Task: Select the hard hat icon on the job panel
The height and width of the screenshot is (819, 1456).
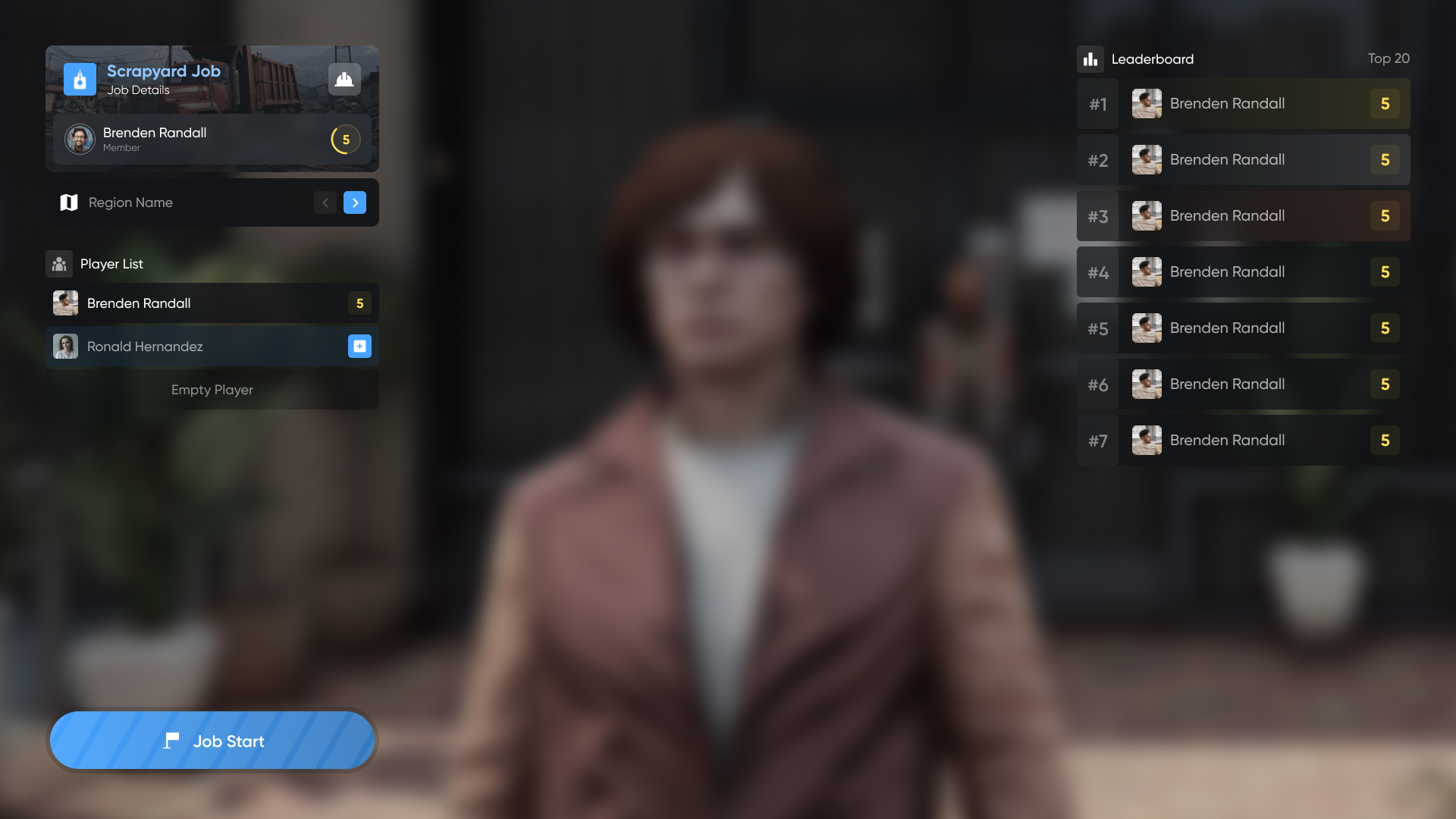Action: [x=344, y=78]
